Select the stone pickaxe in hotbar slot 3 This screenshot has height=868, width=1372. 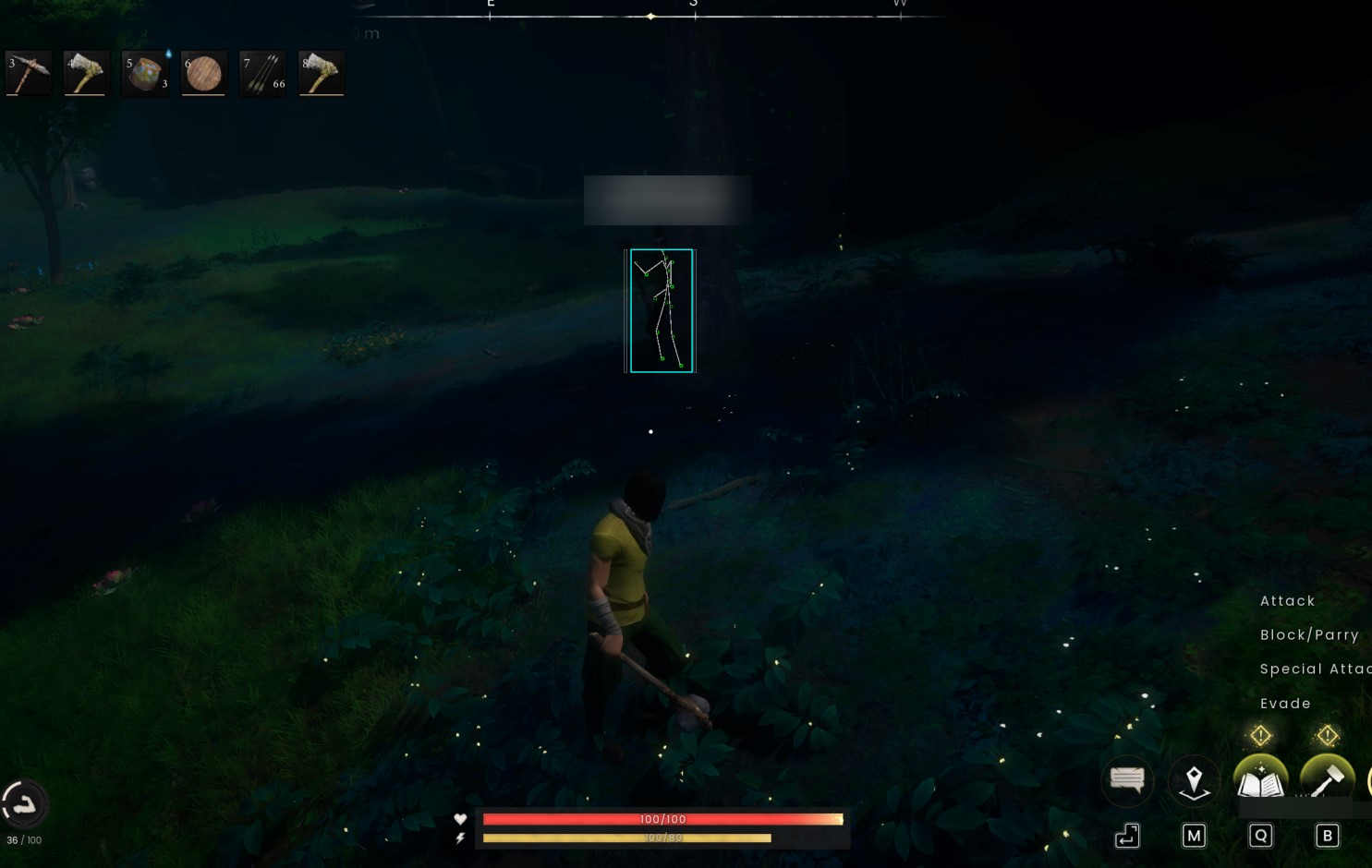28,73
